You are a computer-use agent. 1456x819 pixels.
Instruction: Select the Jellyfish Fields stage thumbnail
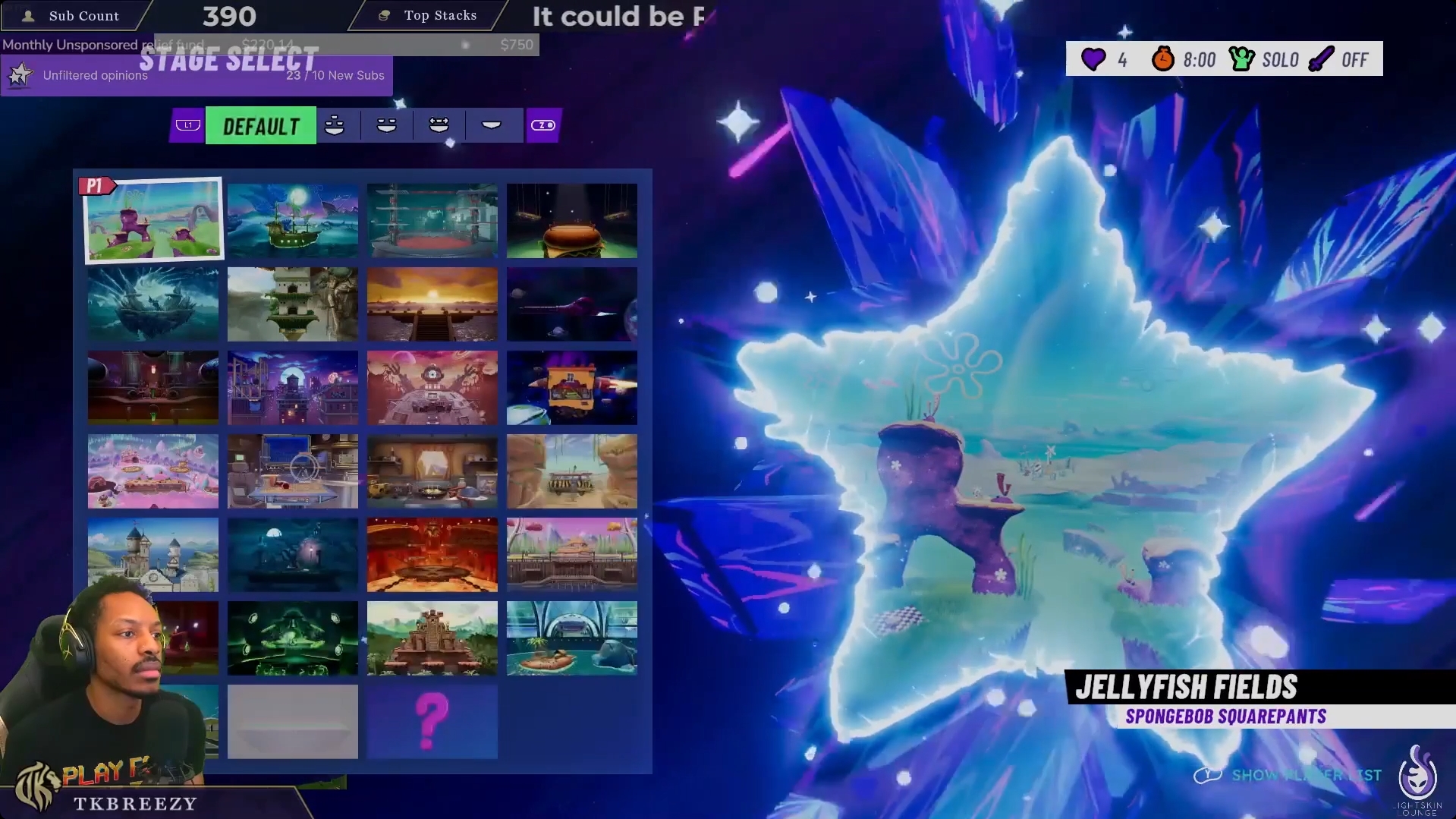point(153,219)
